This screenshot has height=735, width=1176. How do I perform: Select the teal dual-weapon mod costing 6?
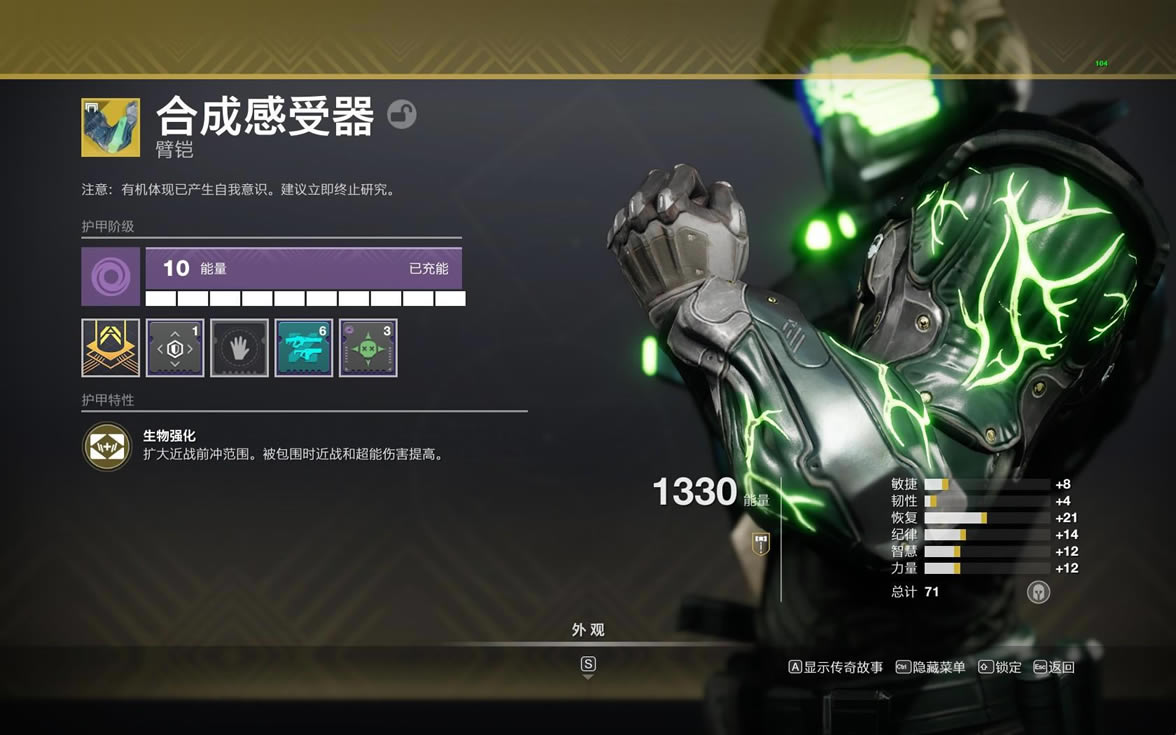click(x=304, y=348)
